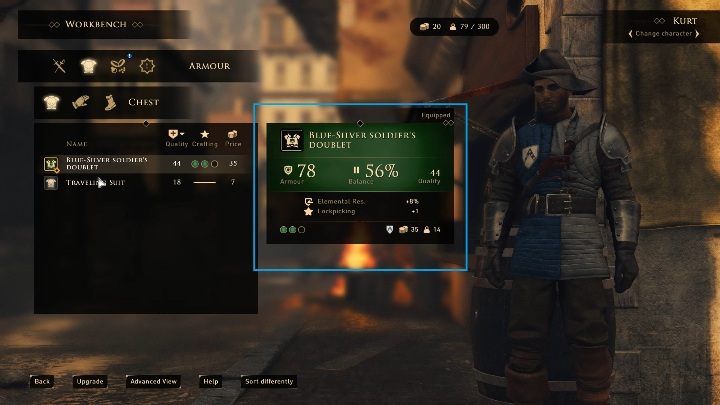Open the gear-shaped crafting category

[x=147, y=66]
